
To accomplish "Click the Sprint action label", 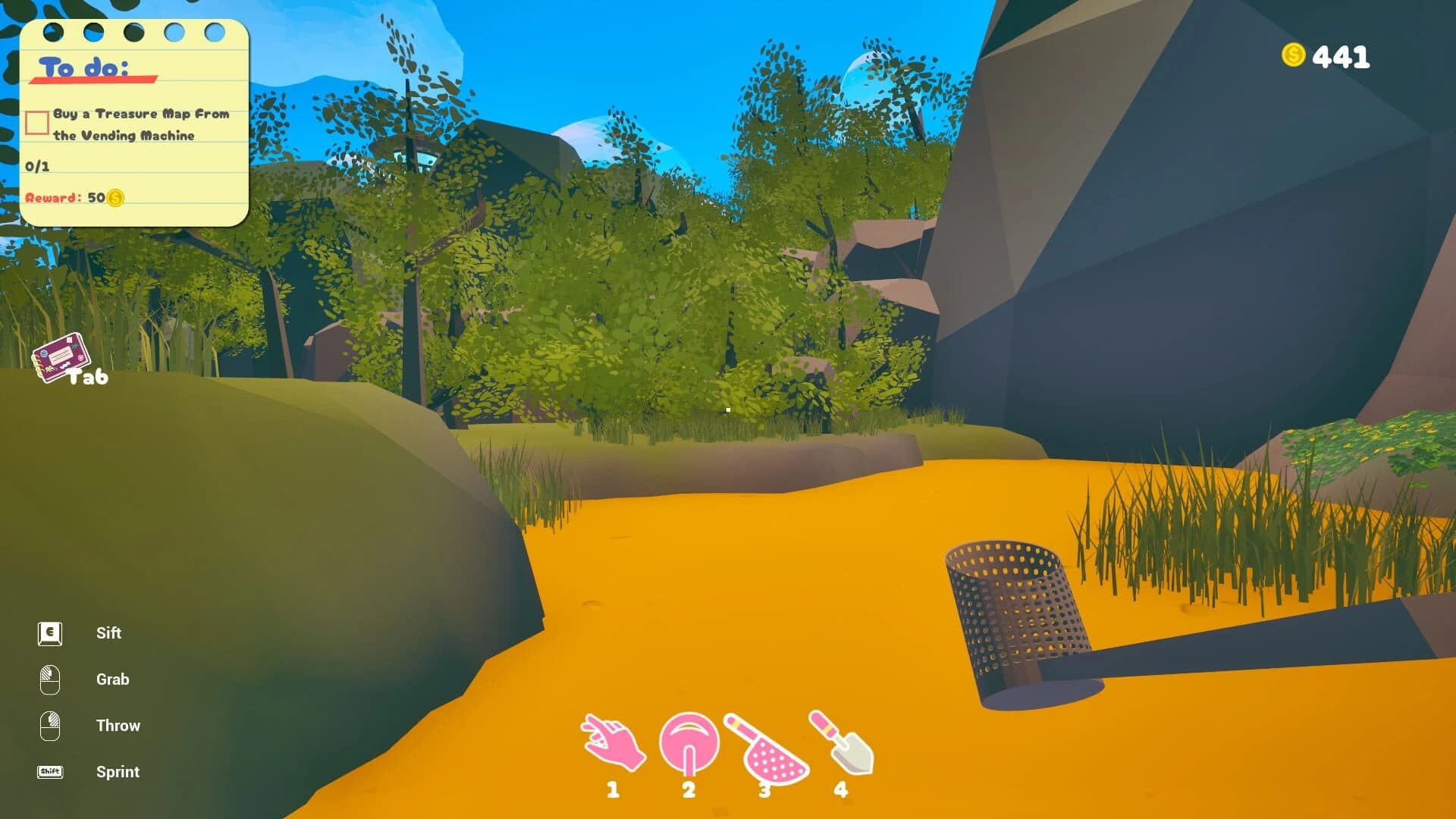I will [x=118, y=772].
